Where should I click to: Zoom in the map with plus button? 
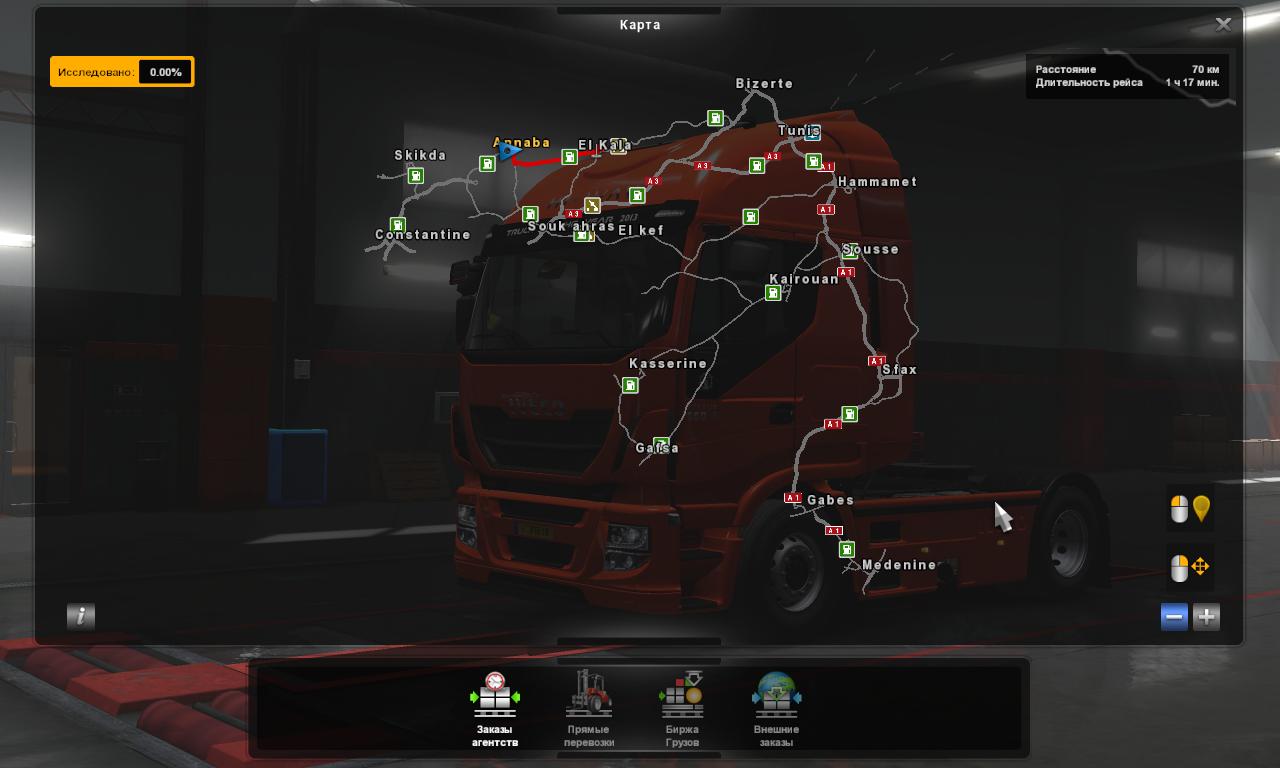(x=1207, y=617)
